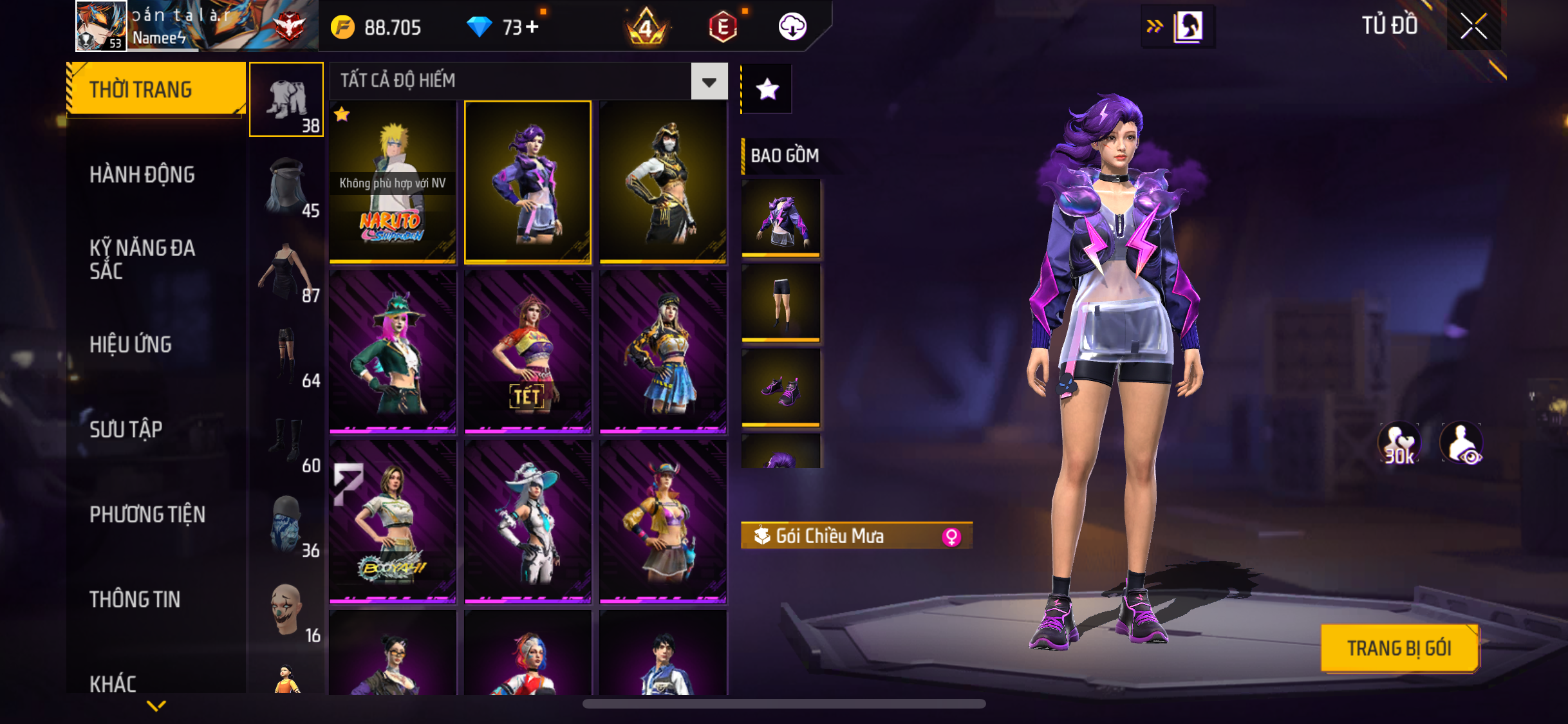Image resolution: width=1568 pixels, height=724 pixels.
Task: Pick the BOOYAH outfit bundle
Action: click(393, 521)
